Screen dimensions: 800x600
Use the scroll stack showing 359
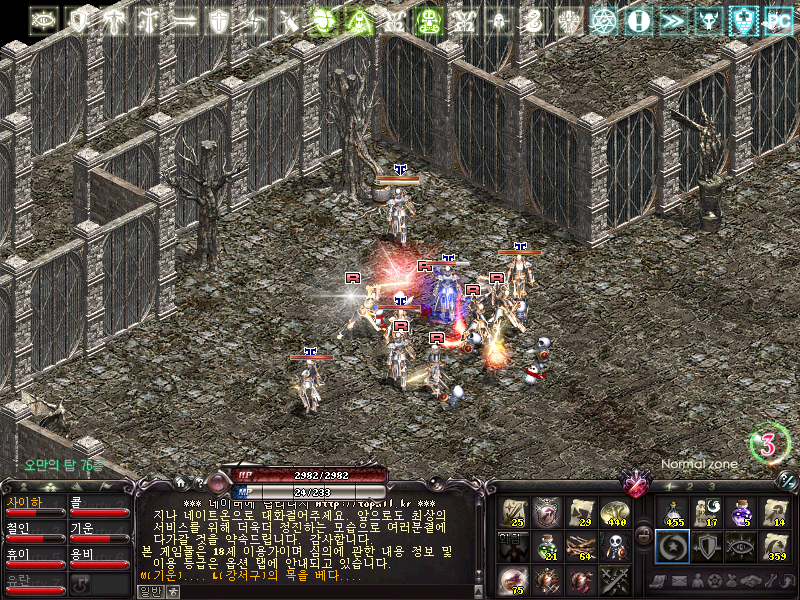[x=775, y=546]
